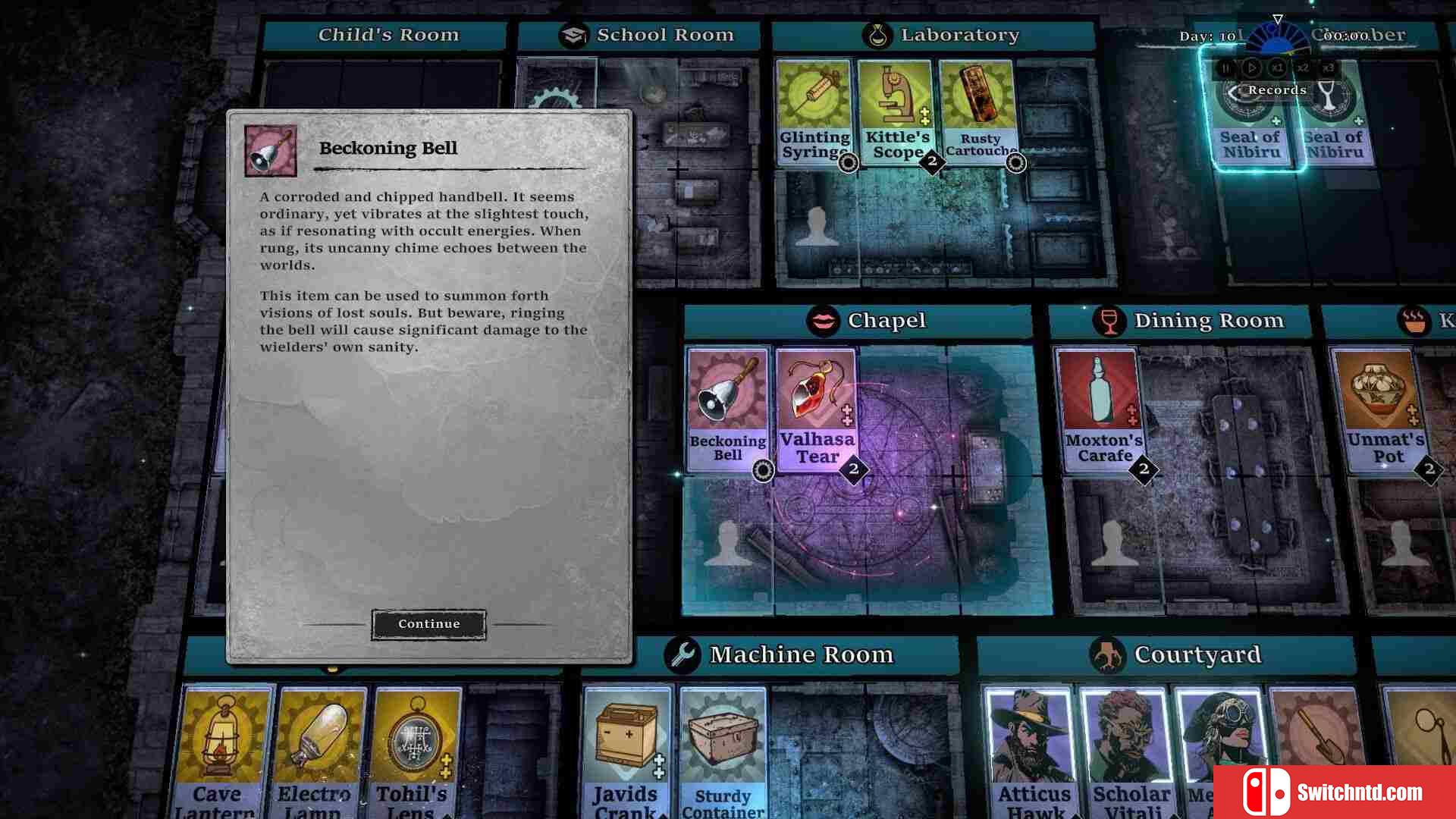Viewport: 1456px width, 819px height.
Task: Pick the Valhasa Tear card
Action: (817, 409)
